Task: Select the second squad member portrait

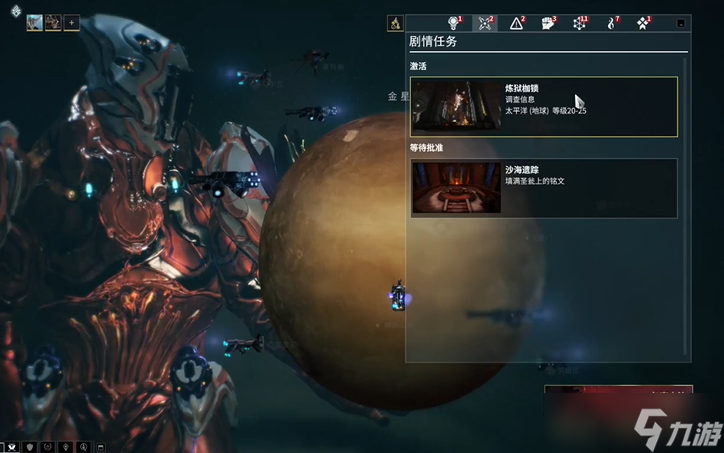Action: point(53,22)
